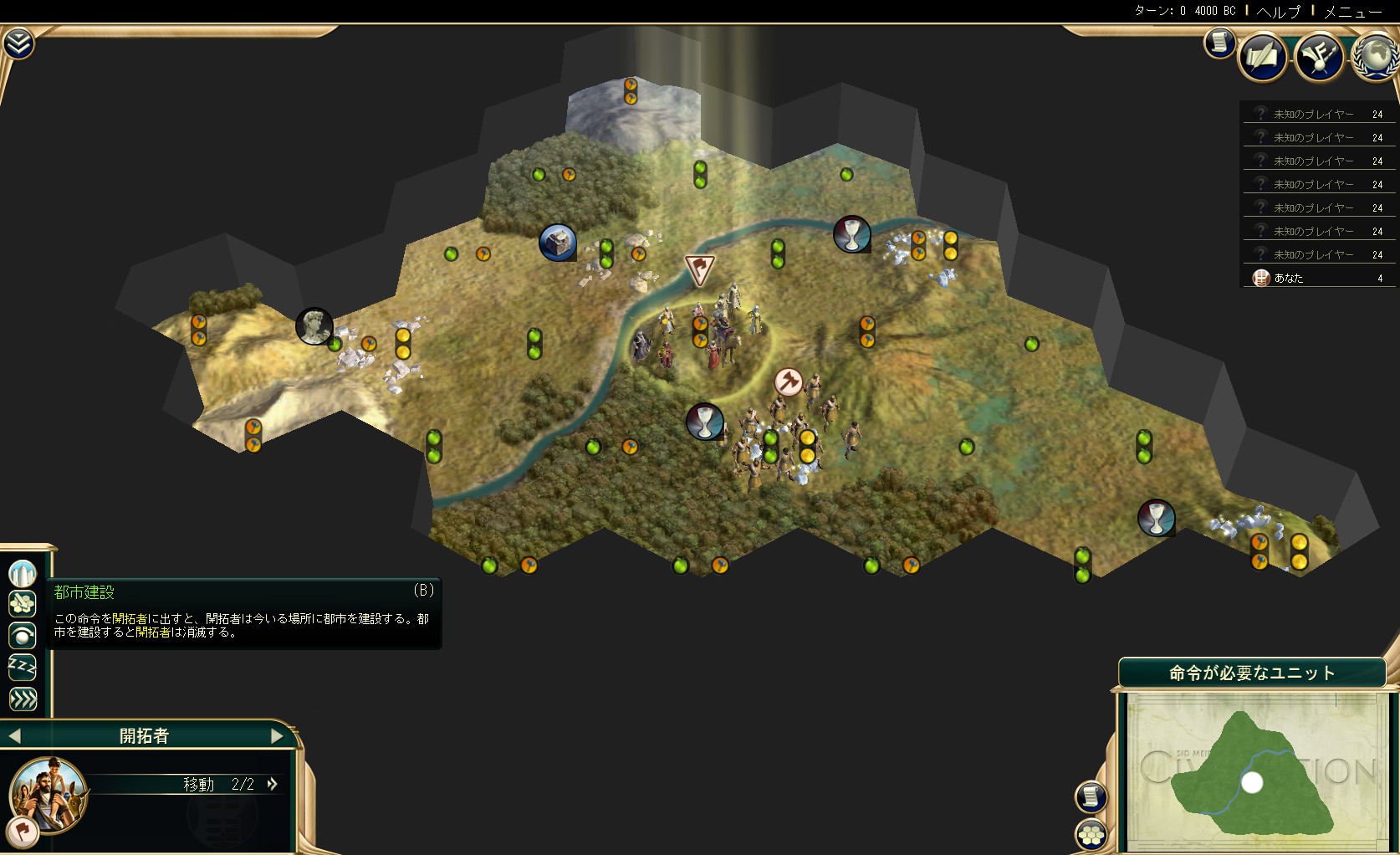Found a city with the 都市建設 button

point(23,573)
